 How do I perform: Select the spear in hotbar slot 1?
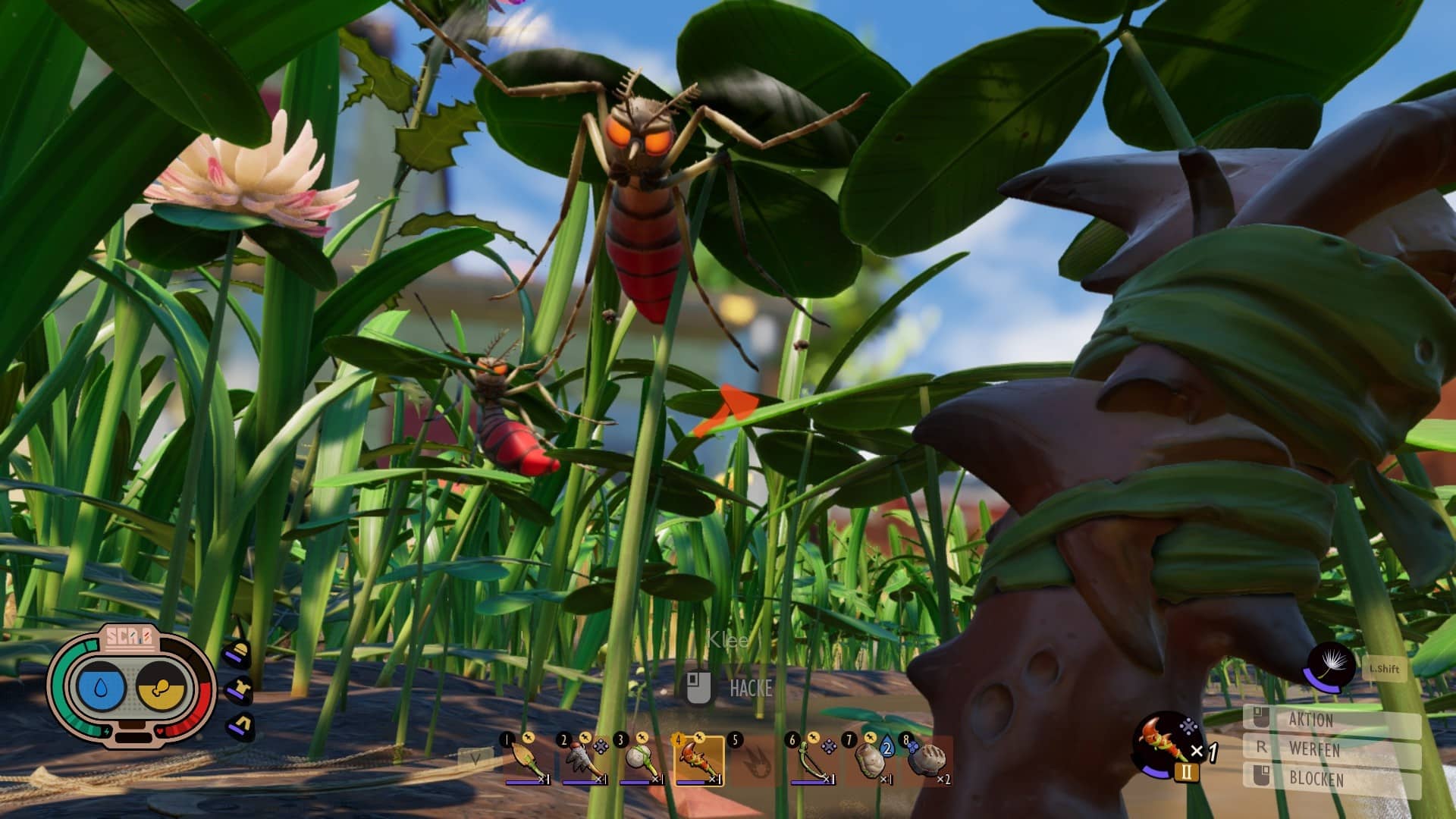(x=526, y=761)
